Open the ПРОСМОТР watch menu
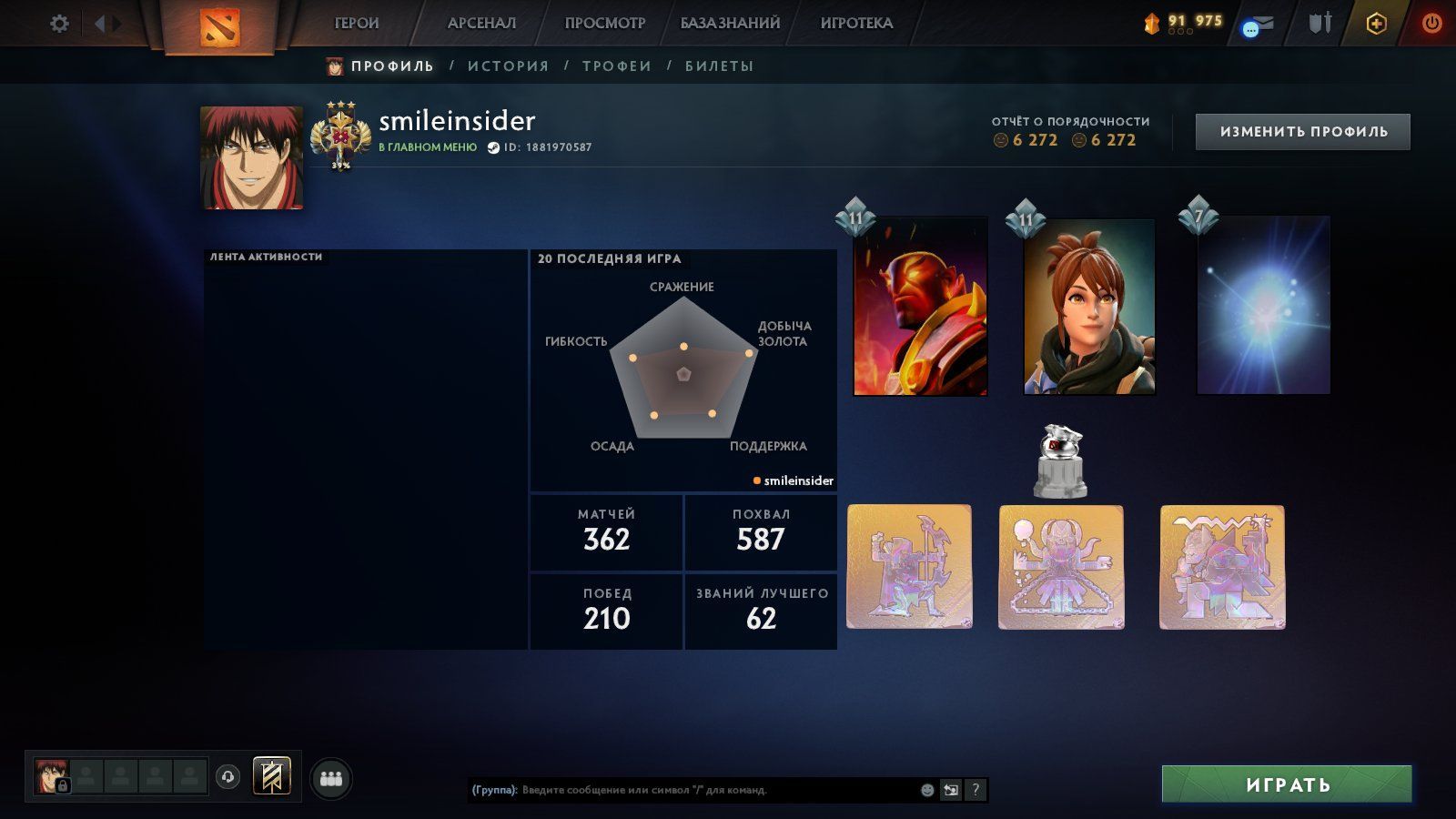Viewport: 1456px width, 819px height. (604, 24)
